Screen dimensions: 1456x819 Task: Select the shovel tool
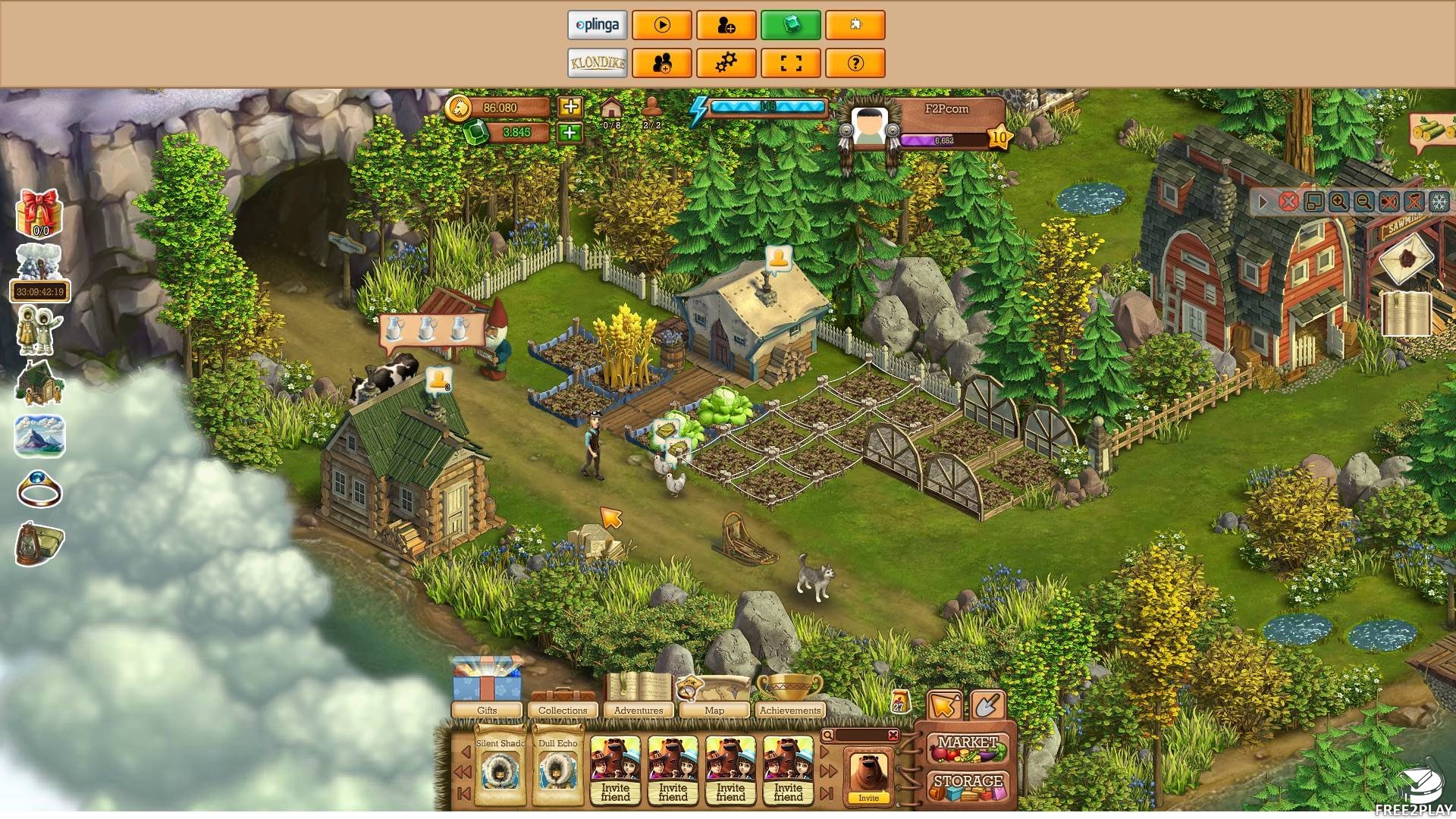(x=987, y=706)
